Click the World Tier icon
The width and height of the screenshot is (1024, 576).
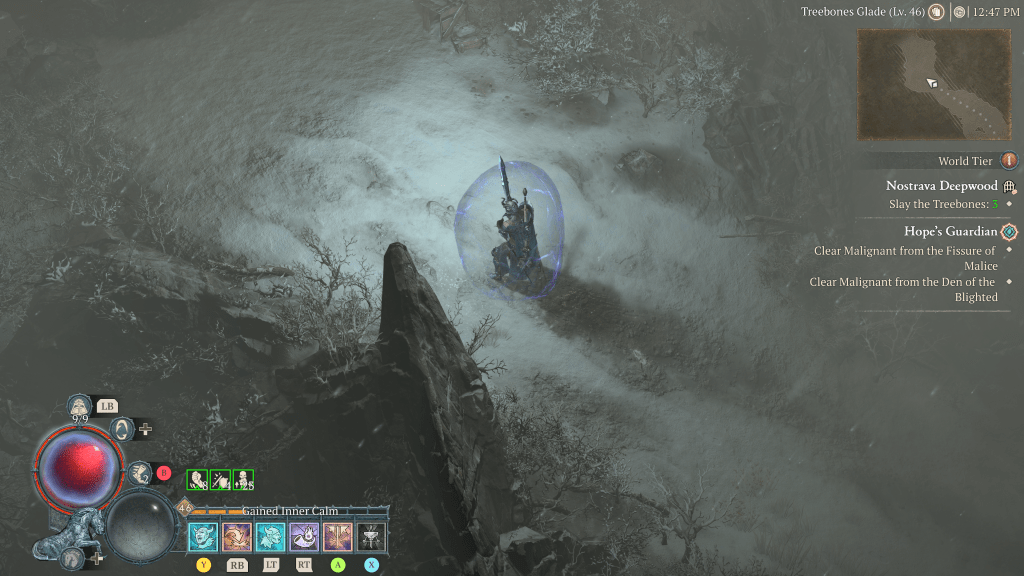(1009, 161)
